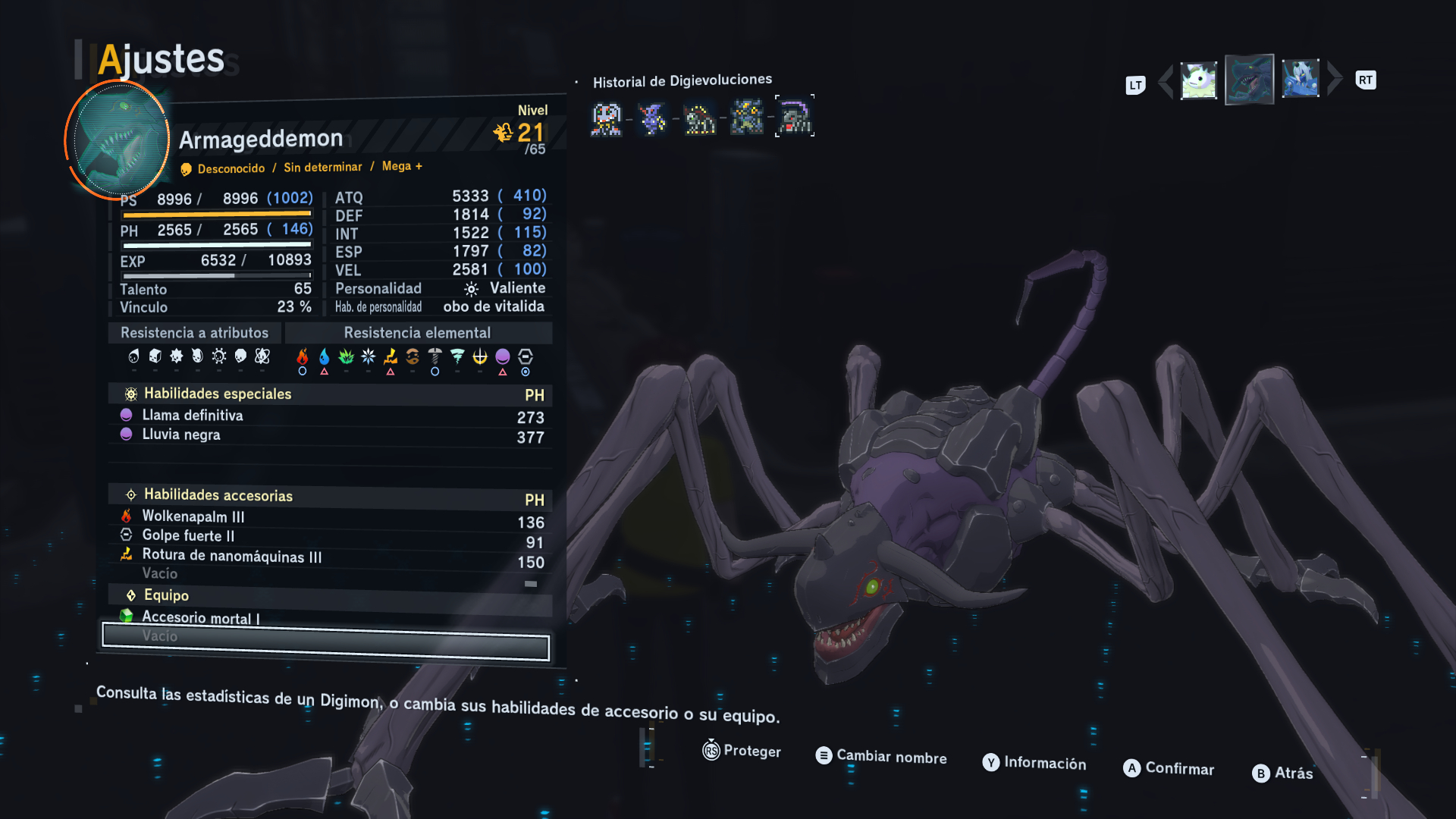Select the Wolkenapalm III accessory skill
This screenshot has width=1456, height=819.
[x=193, y=516]
